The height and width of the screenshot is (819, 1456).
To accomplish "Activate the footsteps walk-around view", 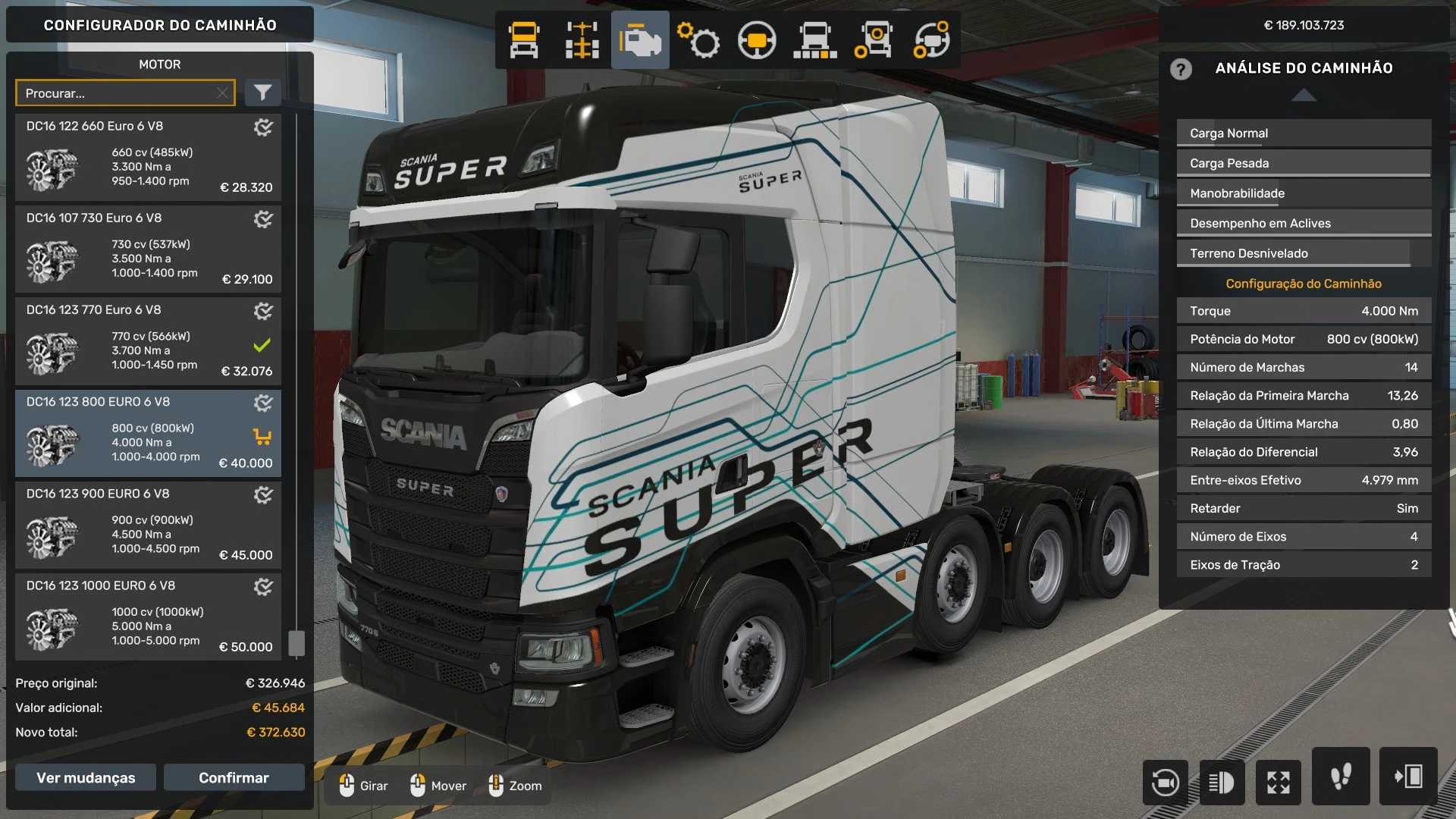I will (x=1341, y=777).
